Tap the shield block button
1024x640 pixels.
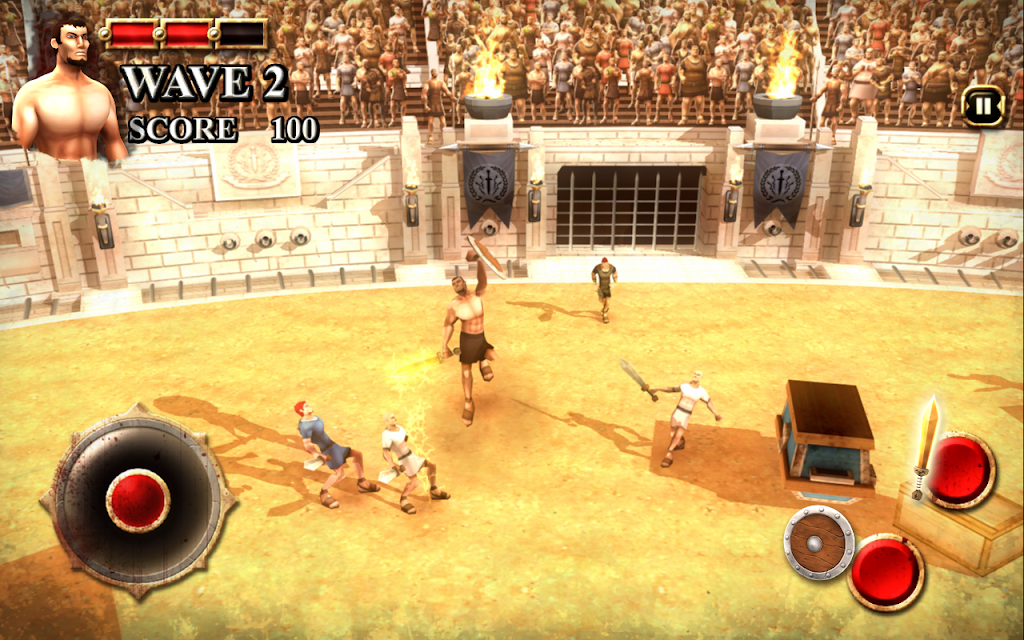click(886, 571)
